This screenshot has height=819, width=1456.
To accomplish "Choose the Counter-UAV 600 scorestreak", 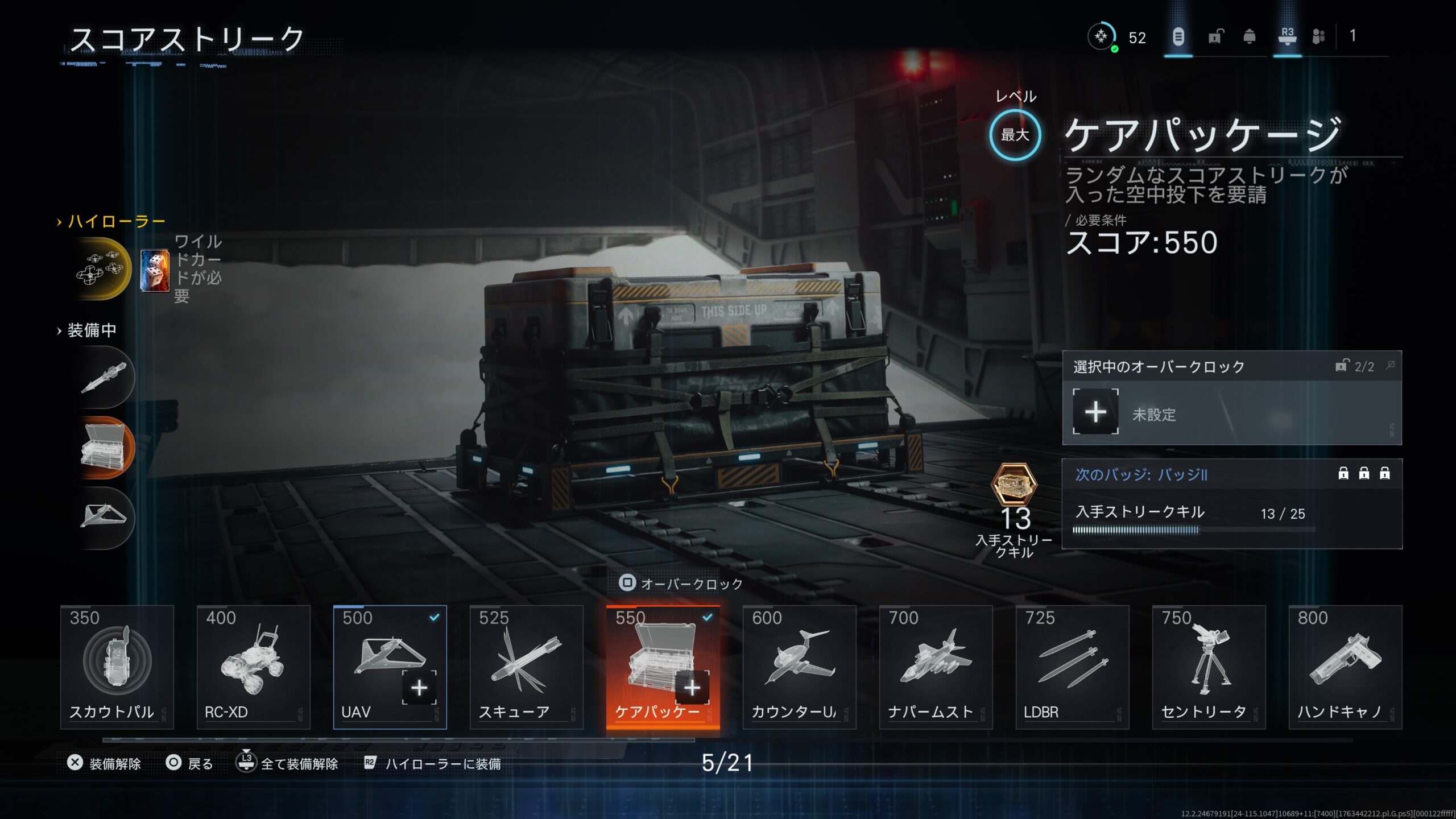I will coord(799,667).
